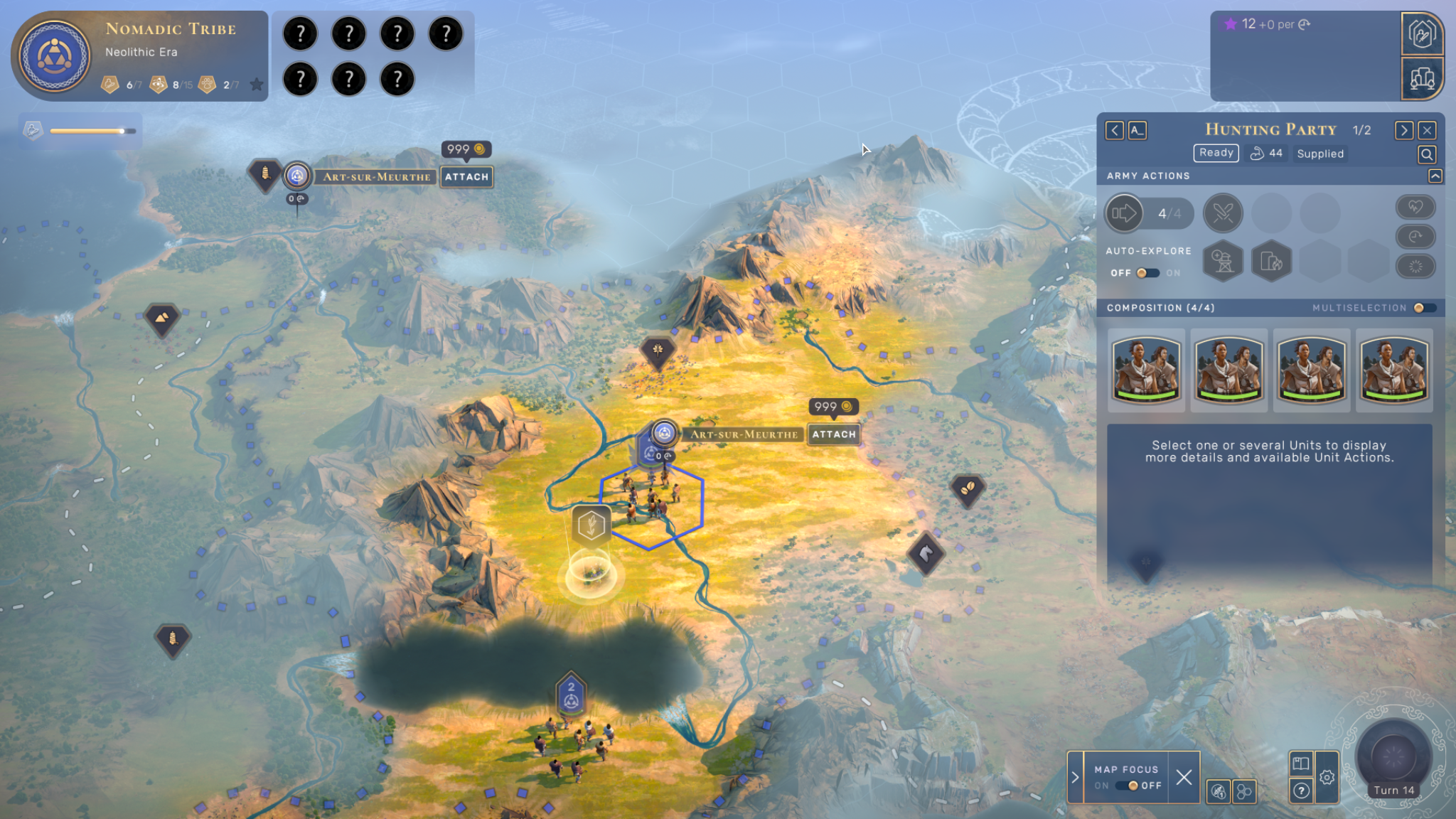Cycle to the next army
Viewport: 1456px width, 819px height.
point(1403,130)
